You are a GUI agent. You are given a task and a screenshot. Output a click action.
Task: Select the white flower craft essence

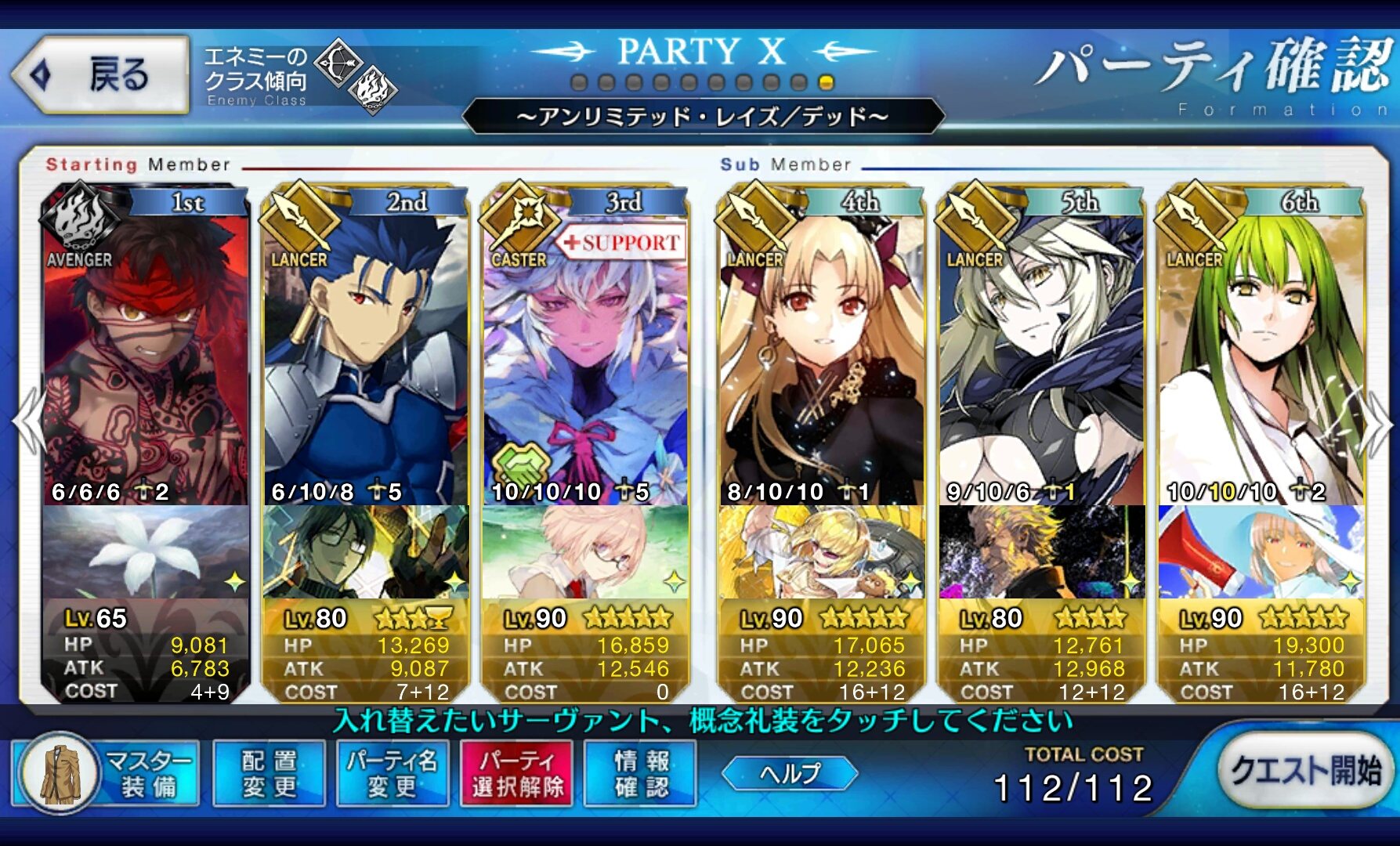click(146, 552)
